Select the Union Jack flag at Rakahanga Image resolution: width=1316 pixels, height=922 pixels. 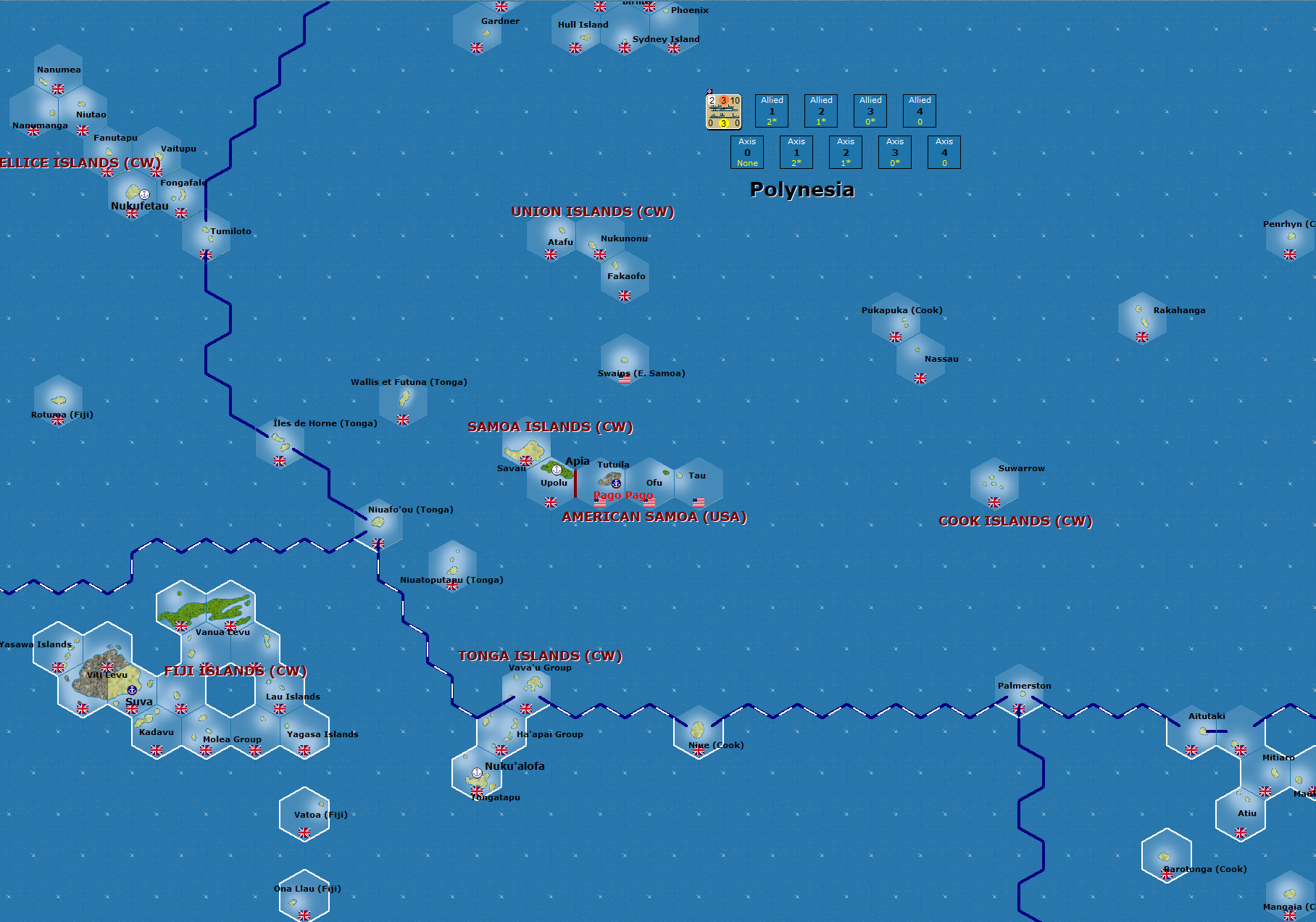[1144, 336]
